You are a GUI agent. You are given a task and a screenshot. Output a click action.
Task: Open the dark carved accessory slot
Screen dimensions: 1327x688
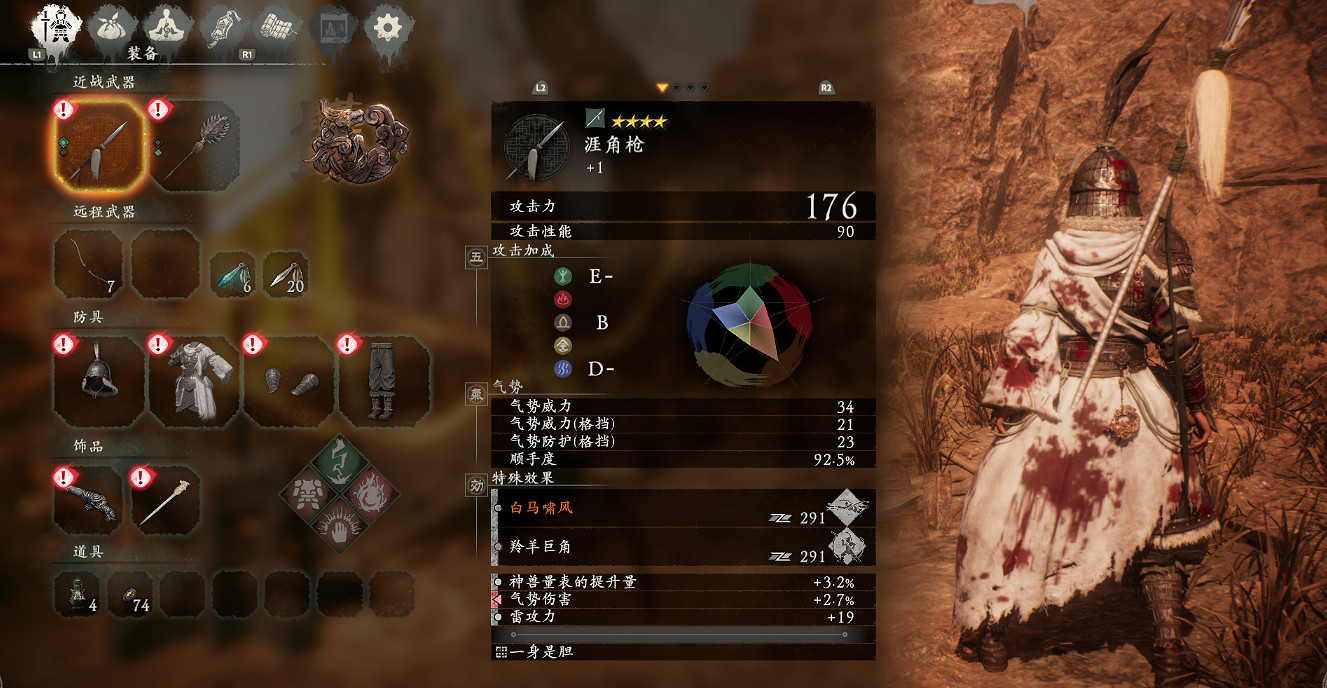point(88,500)
